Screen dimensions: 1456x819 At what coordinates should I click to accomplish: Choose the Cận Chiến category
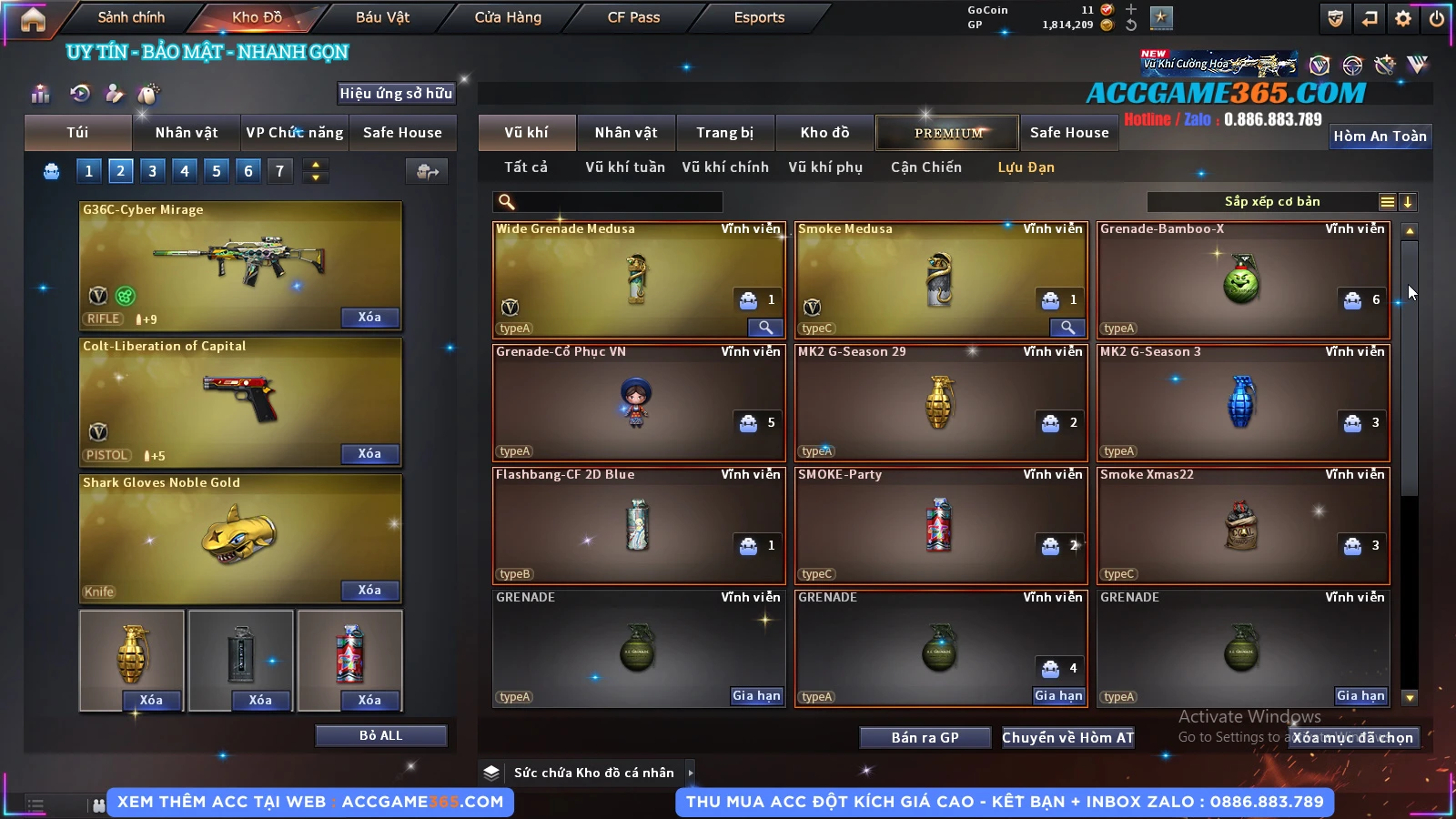(925, 167)
